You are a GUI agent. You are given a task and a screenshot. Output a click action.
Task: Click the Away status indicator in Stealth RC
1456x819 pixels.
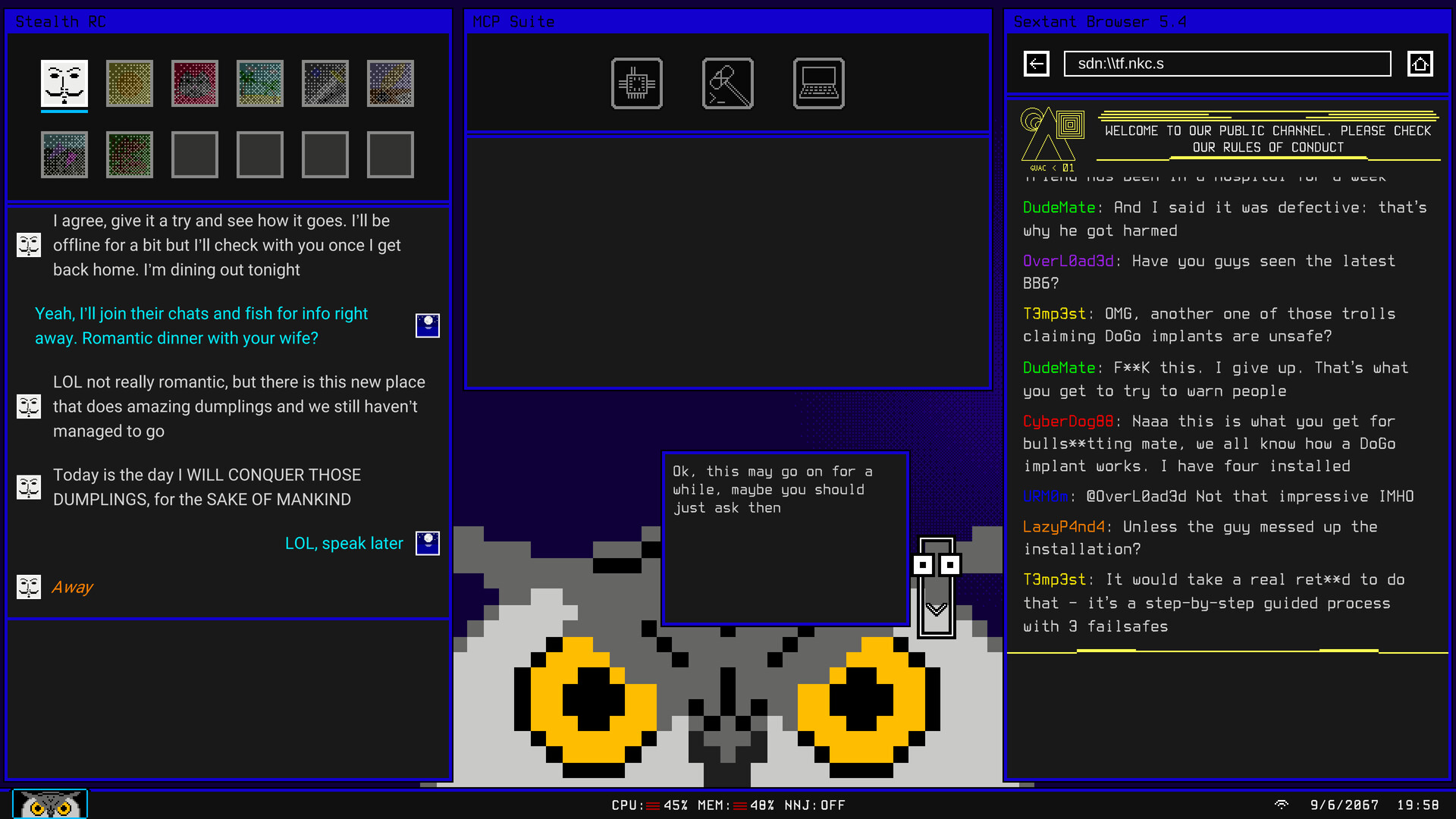72,586
